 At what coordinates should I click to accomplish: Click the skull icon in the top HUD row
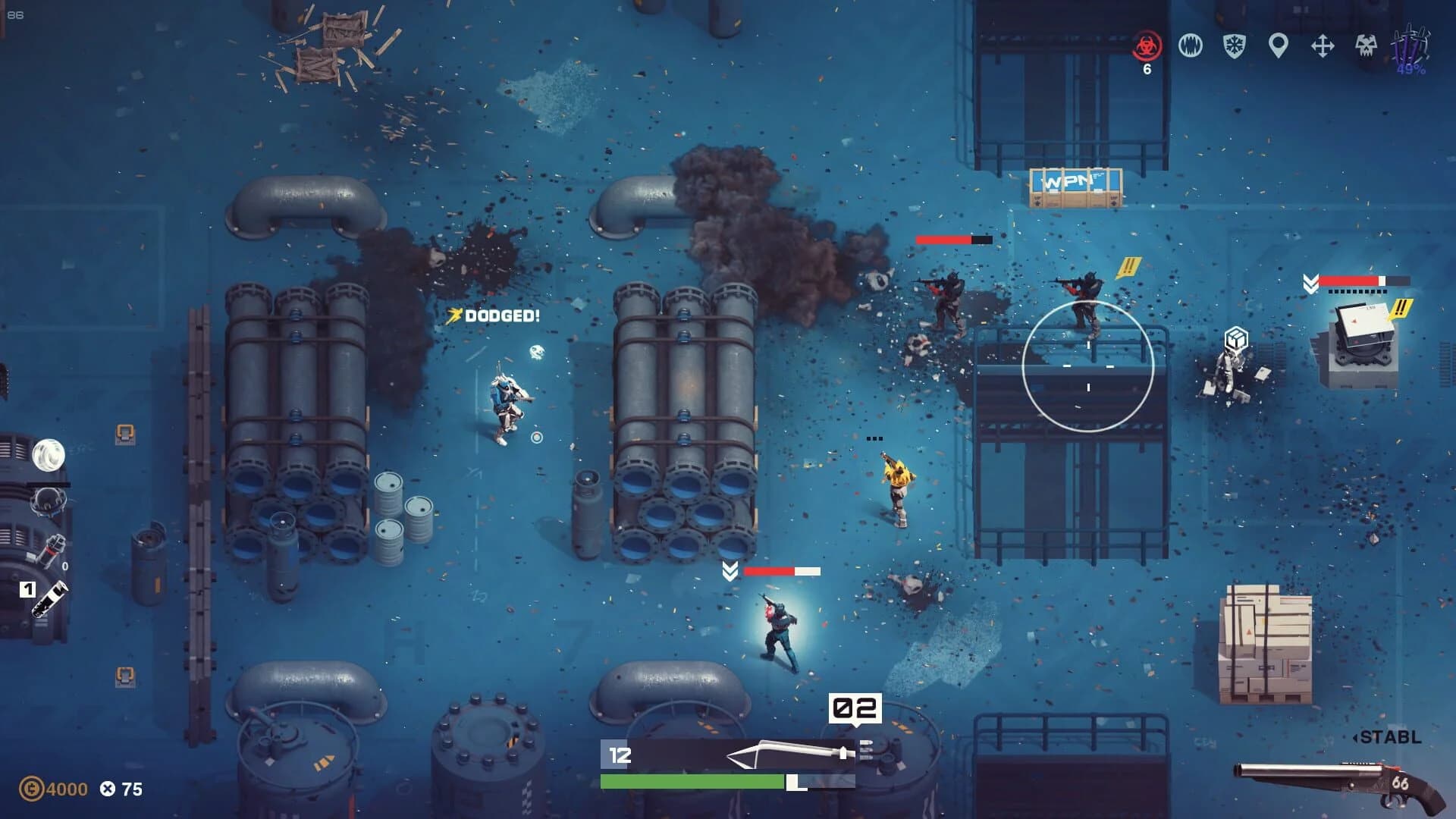pyautogui.click(x=1367, y=44)
